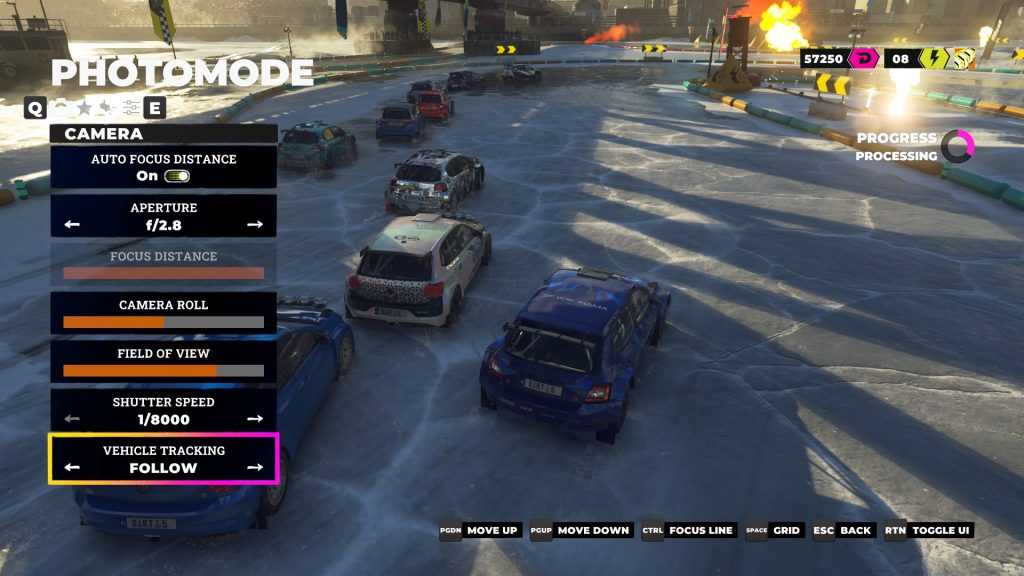Toggle Auto Focus Distance switch
The height and width of the screenshot is (576, 1024).
[177, 176]
